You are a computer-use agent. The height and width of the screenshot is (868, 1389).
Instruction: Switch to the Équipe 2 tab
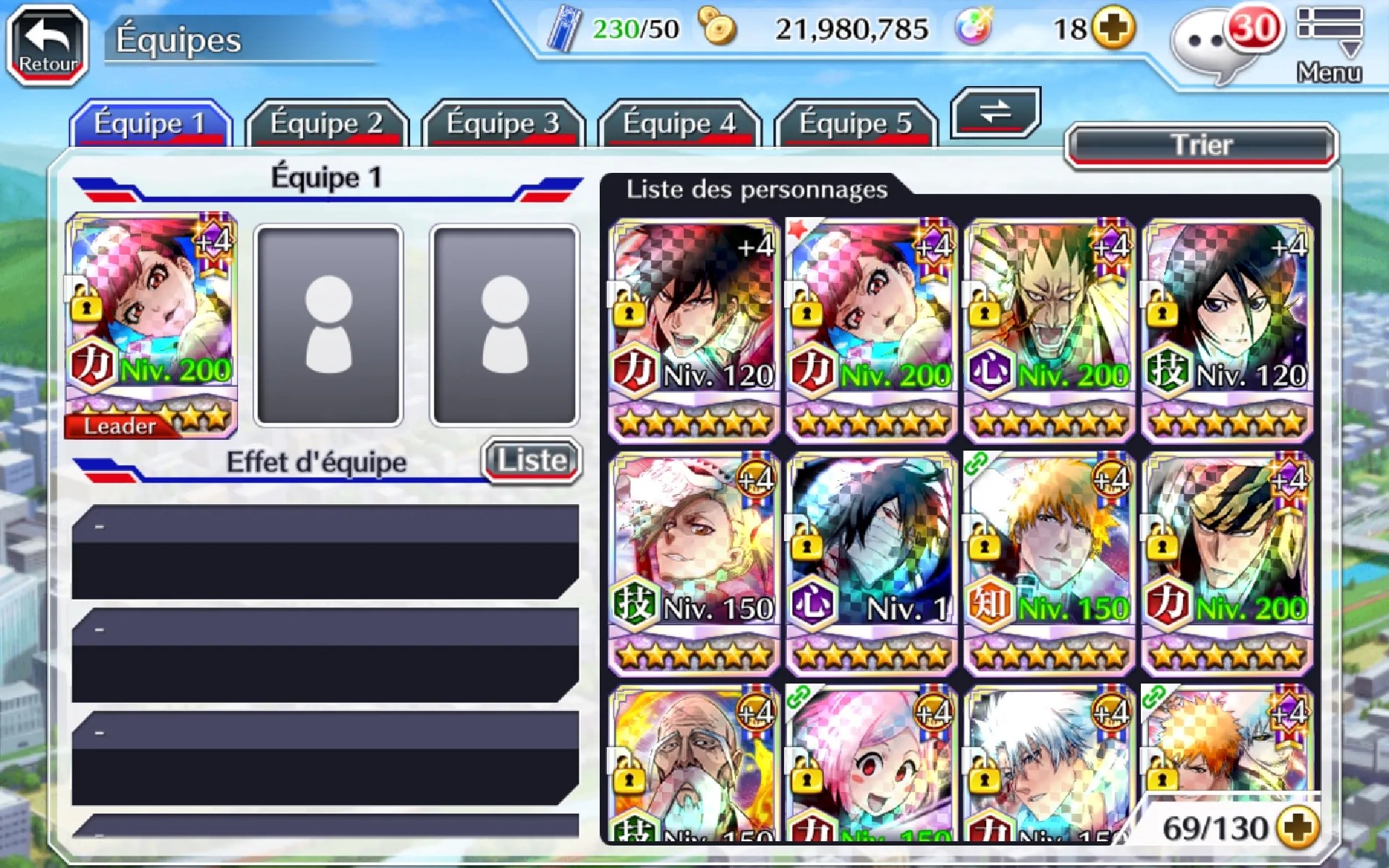[326, 124]
